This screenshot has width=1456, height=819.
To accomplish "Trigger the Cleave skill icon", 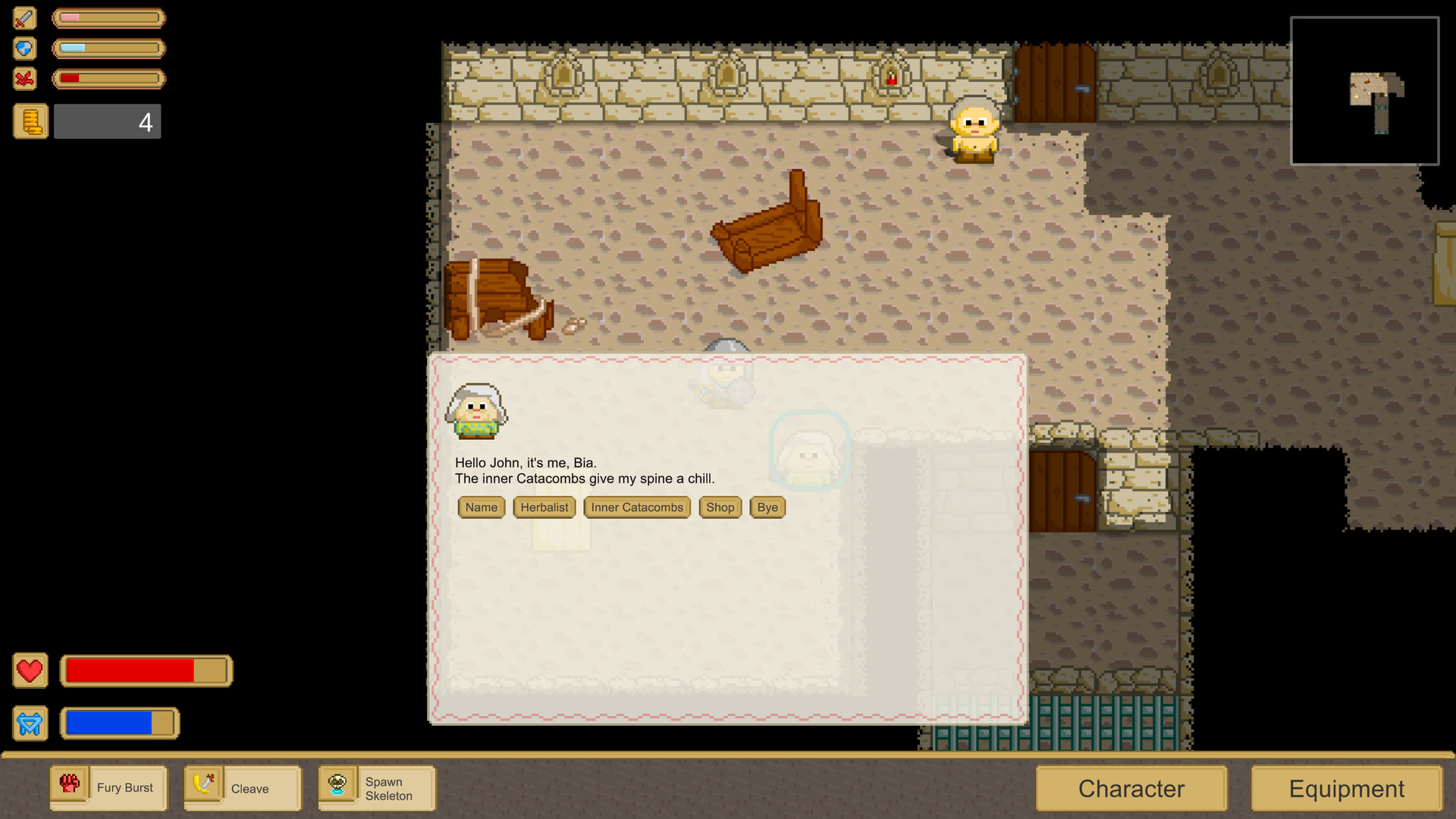I will (x=205, y=787).
